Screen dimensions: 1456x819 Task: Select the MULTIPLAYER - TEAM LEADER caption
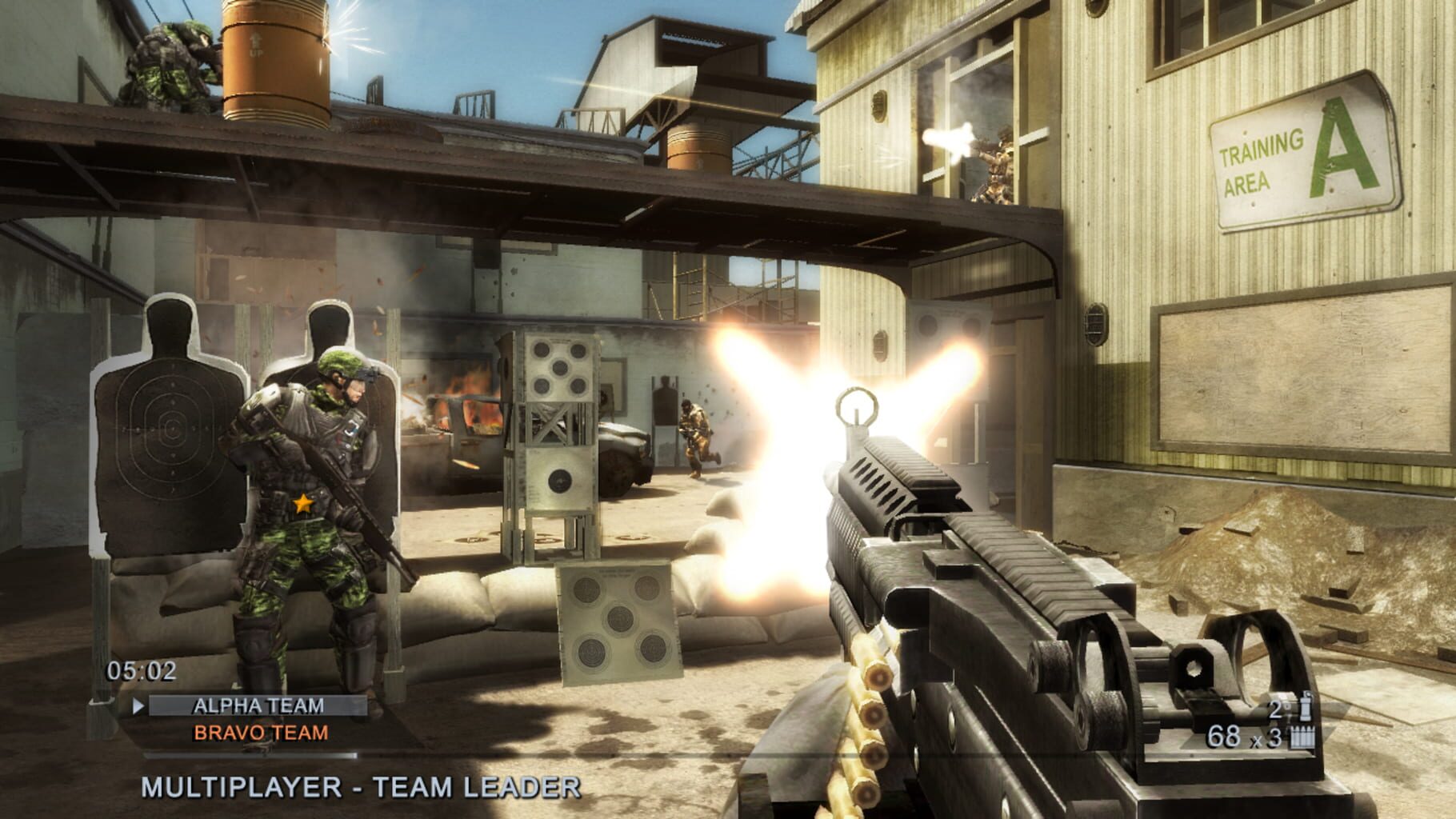click(x=360, y=789)
